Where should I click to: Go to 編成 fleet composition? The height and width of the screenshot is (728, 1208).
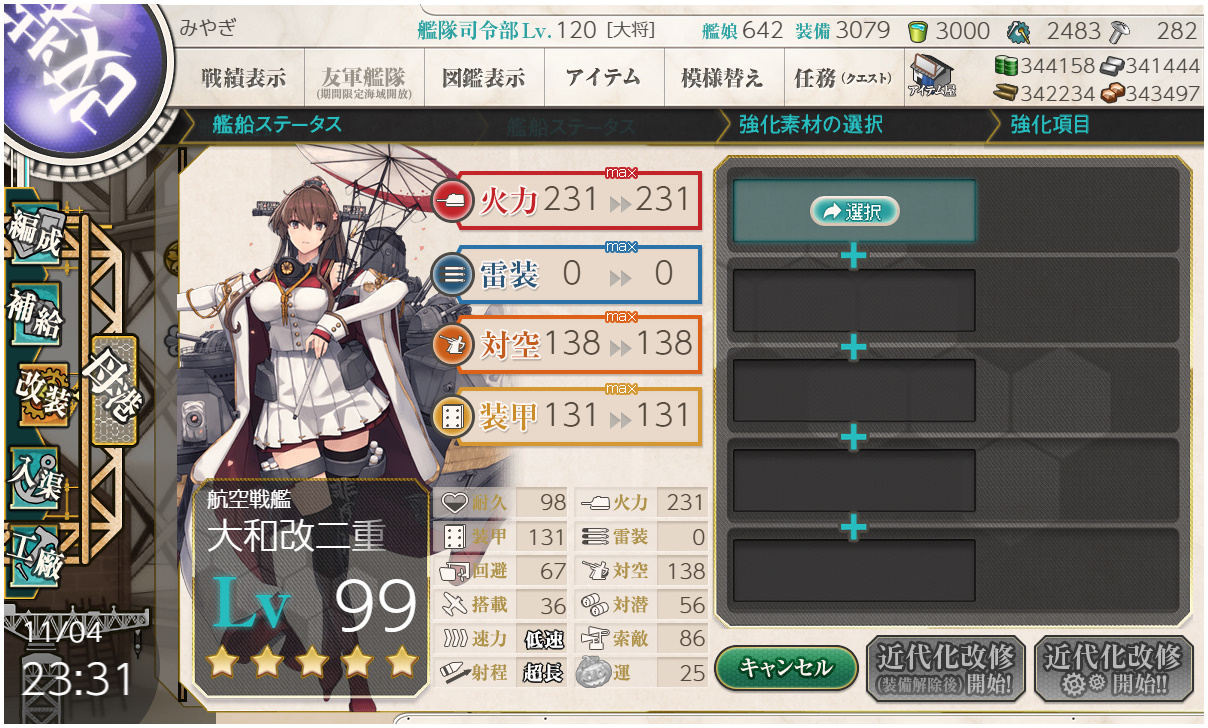[x=37, y=235]
